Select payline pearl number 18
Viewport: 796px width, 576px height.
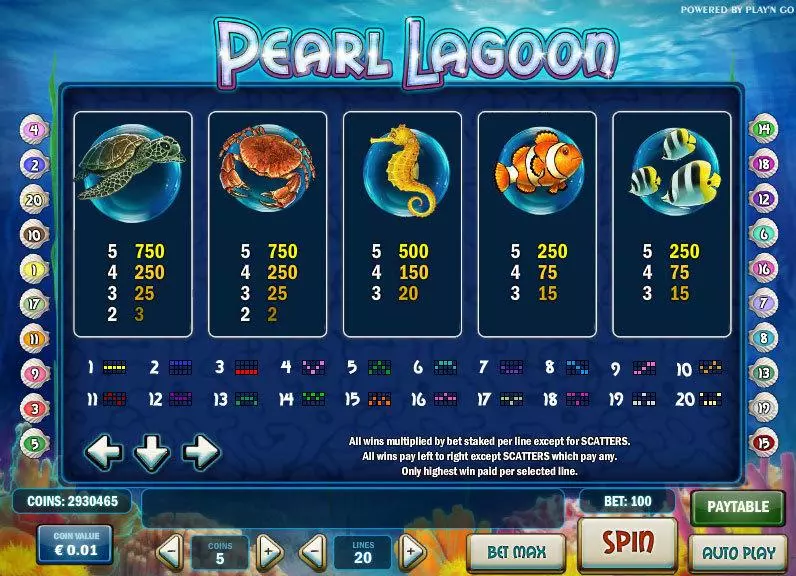click(x=764, y=164)
